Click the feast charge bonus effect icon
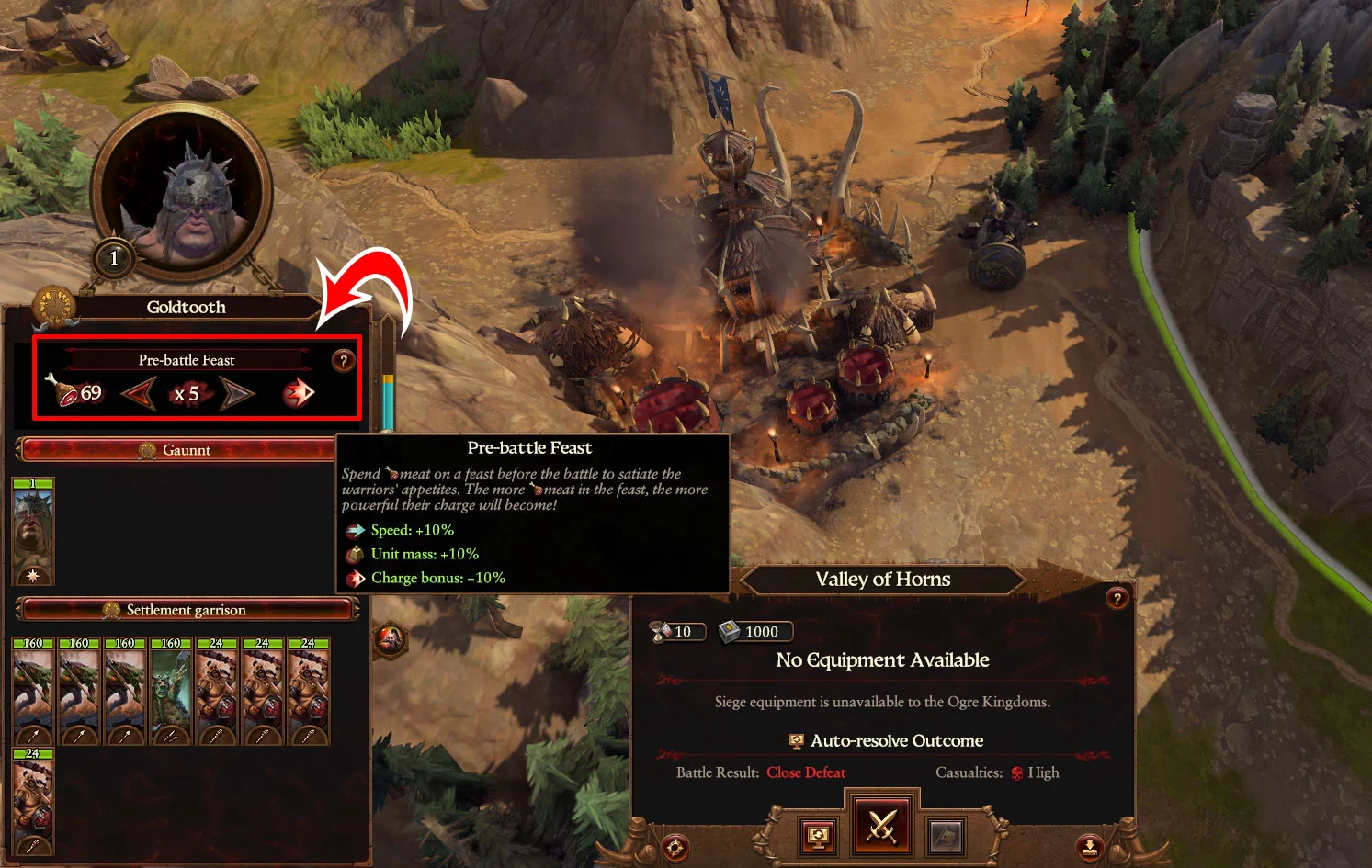This screenshot has width=1372, height=868. coord(298,394)
